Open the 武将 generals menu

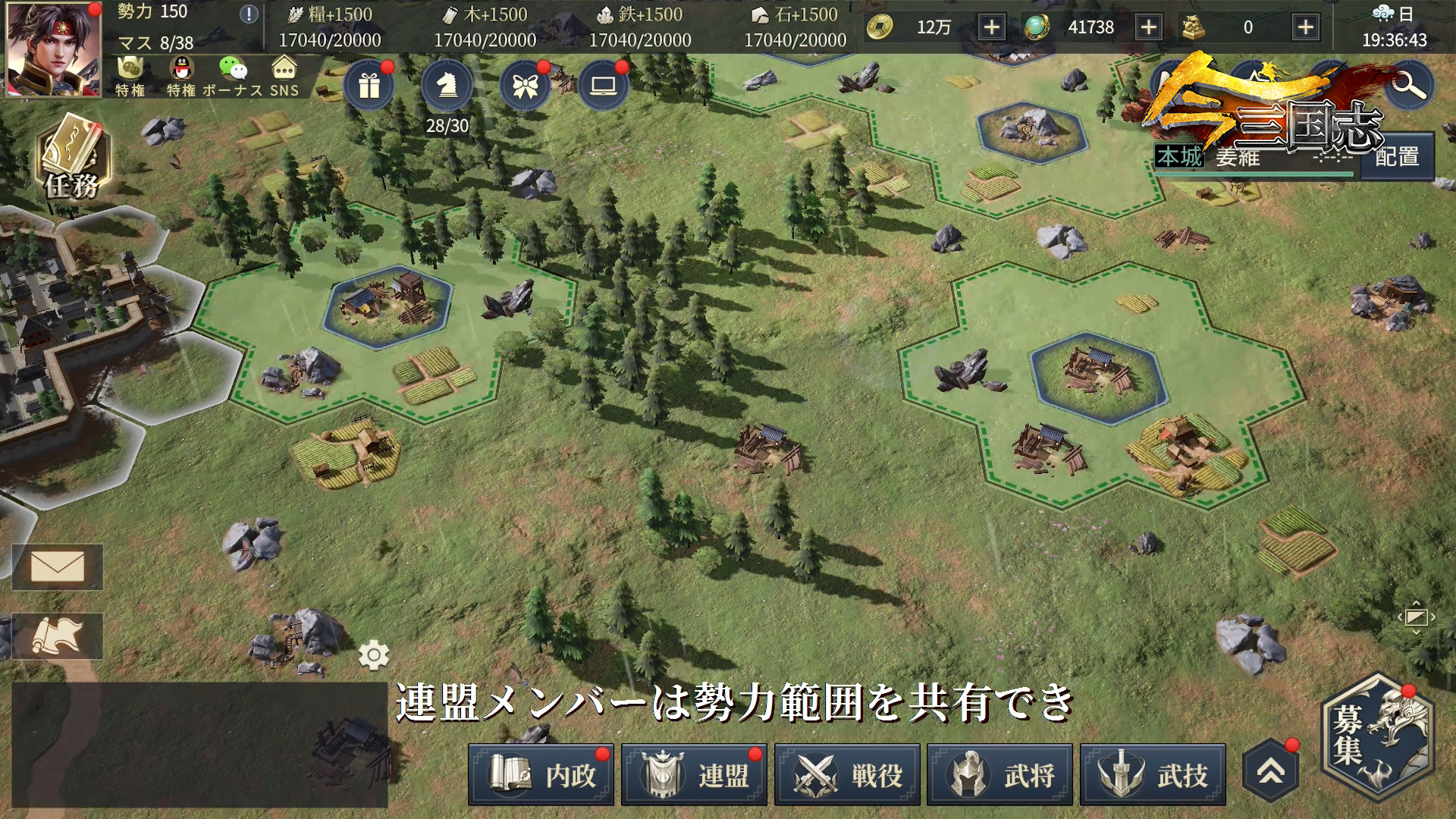[1000, 774]
